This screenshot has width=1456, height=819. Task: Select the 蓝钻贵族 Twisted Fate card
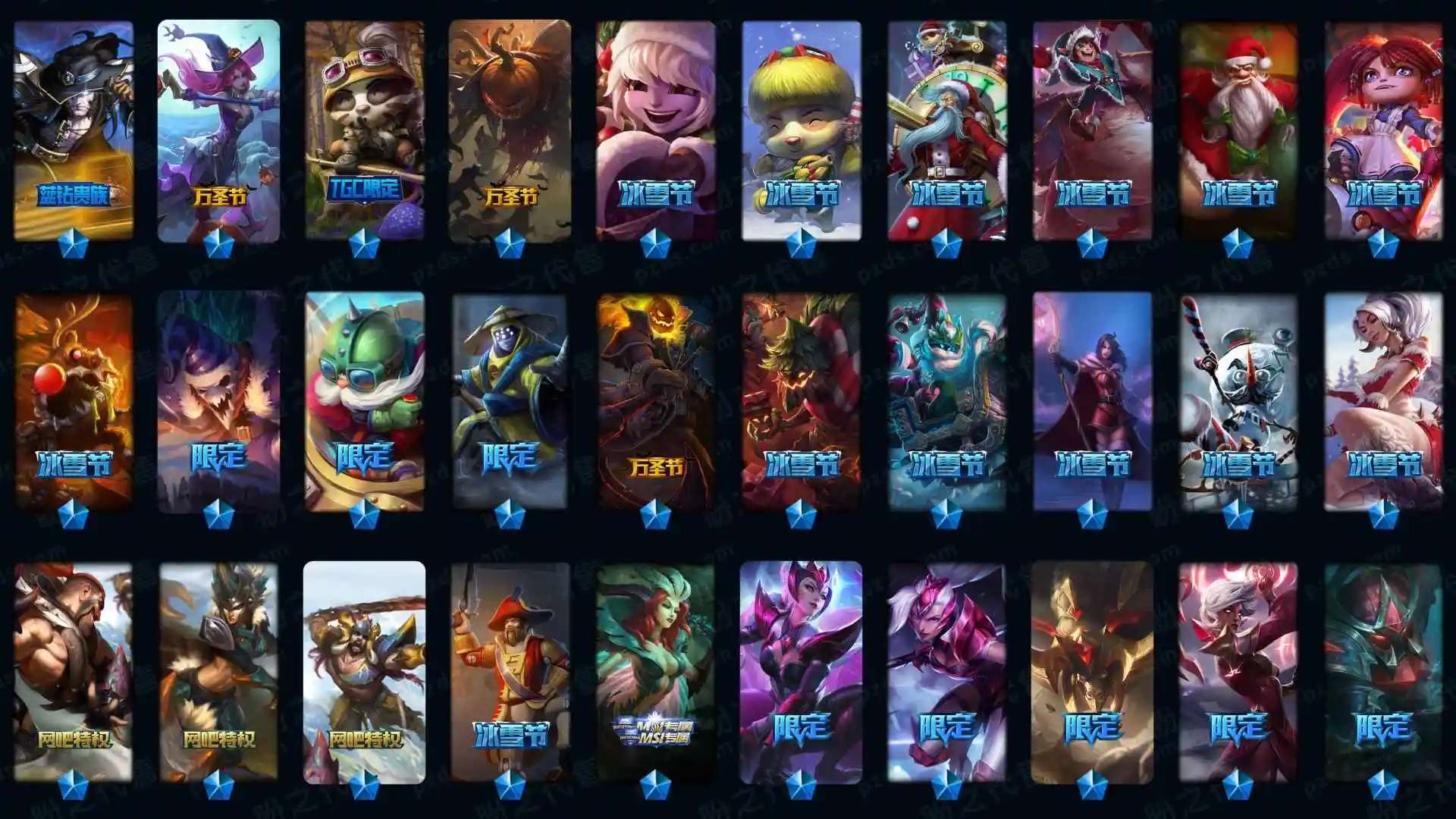(74, 129)
